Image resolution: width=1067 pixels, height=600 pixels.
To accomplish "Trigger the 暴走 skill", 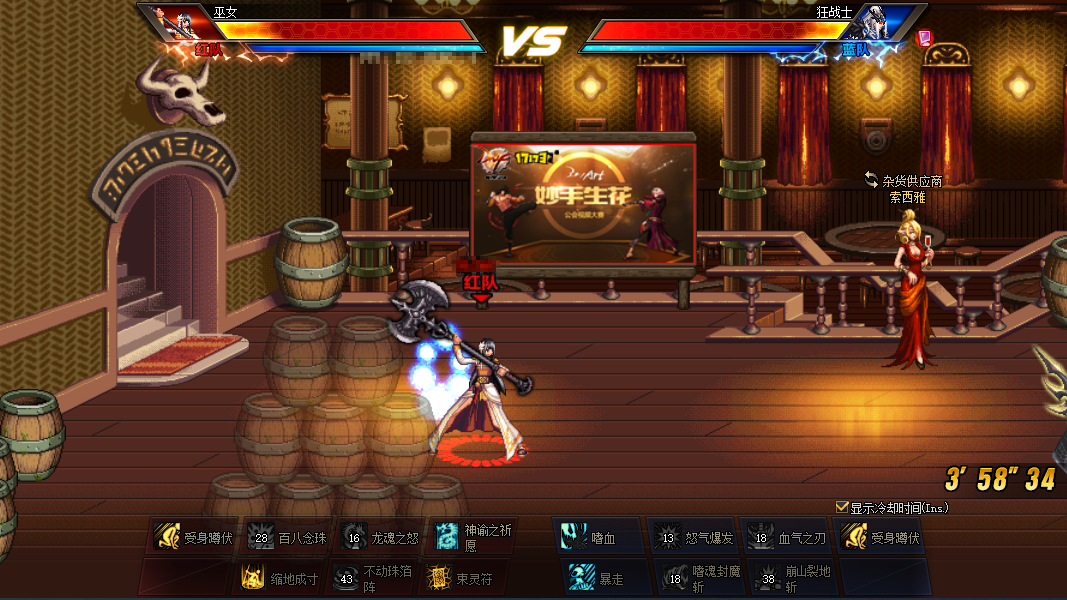I will tap(582, 578).
